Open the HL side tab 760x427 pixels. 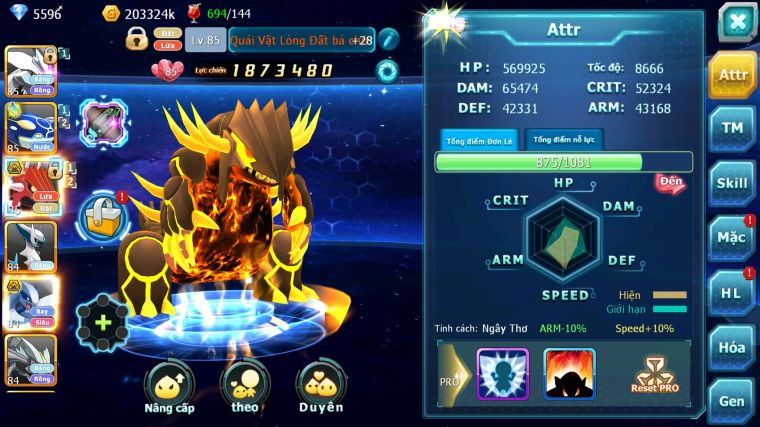click(733, 292)
